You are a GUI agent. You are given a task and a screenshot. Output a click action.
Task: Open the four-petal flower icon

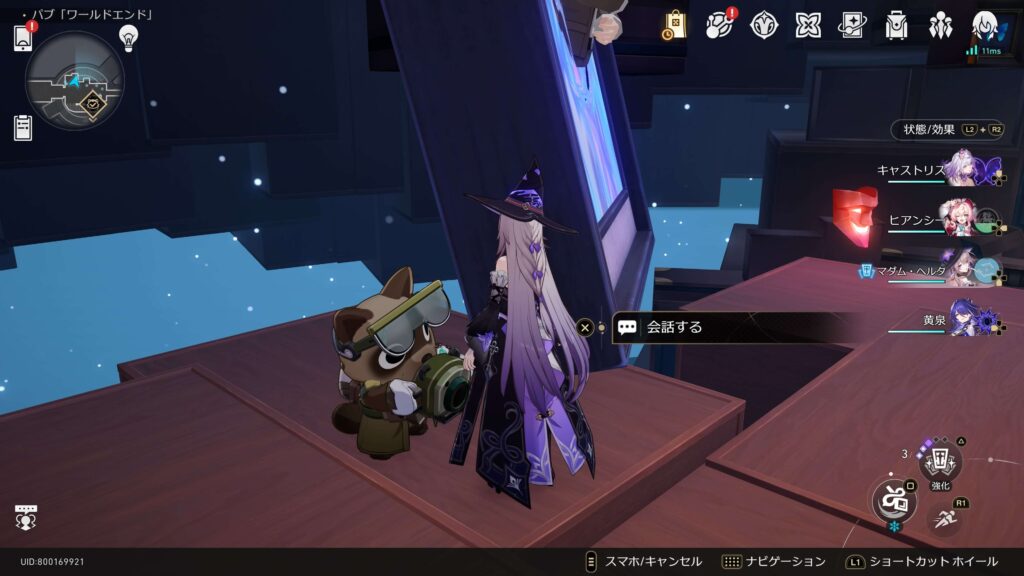[x=808, y=25]
